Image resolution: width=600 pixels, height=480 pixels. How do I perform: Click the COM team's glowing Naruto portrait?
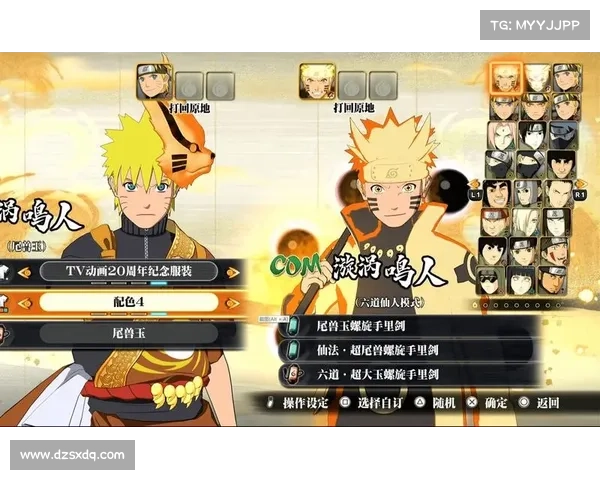[x=317, y=82]
